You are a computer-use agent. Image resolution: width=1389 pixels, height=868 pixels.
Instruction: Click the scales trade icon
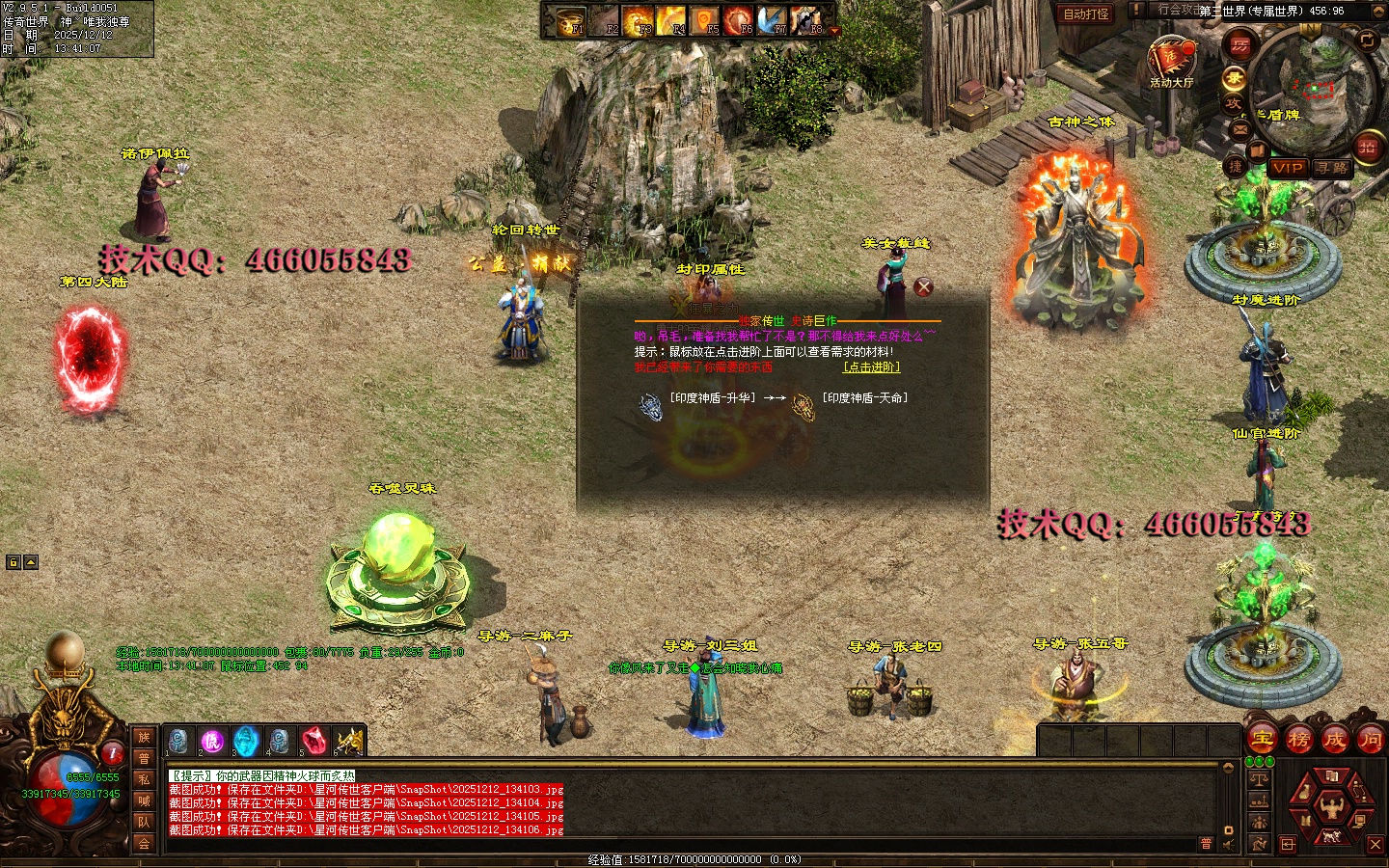tap(1258, 779)
